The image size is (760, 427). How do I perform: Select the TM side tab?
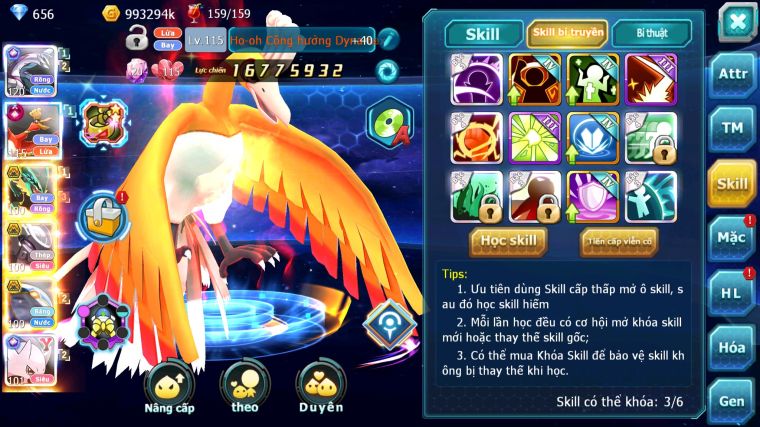[732, 129]
